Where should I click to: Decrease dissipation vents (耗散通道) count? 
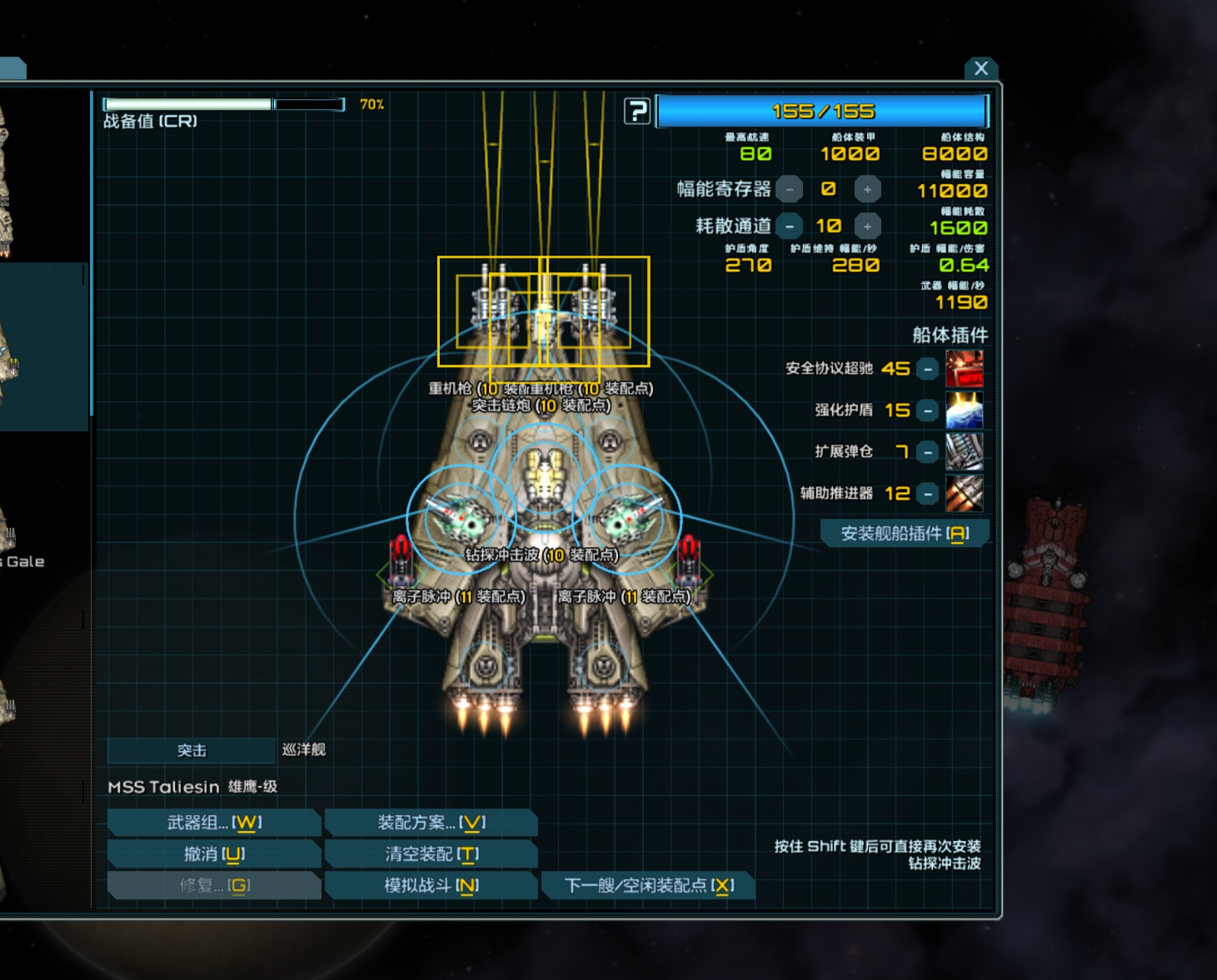coord(789,226)
